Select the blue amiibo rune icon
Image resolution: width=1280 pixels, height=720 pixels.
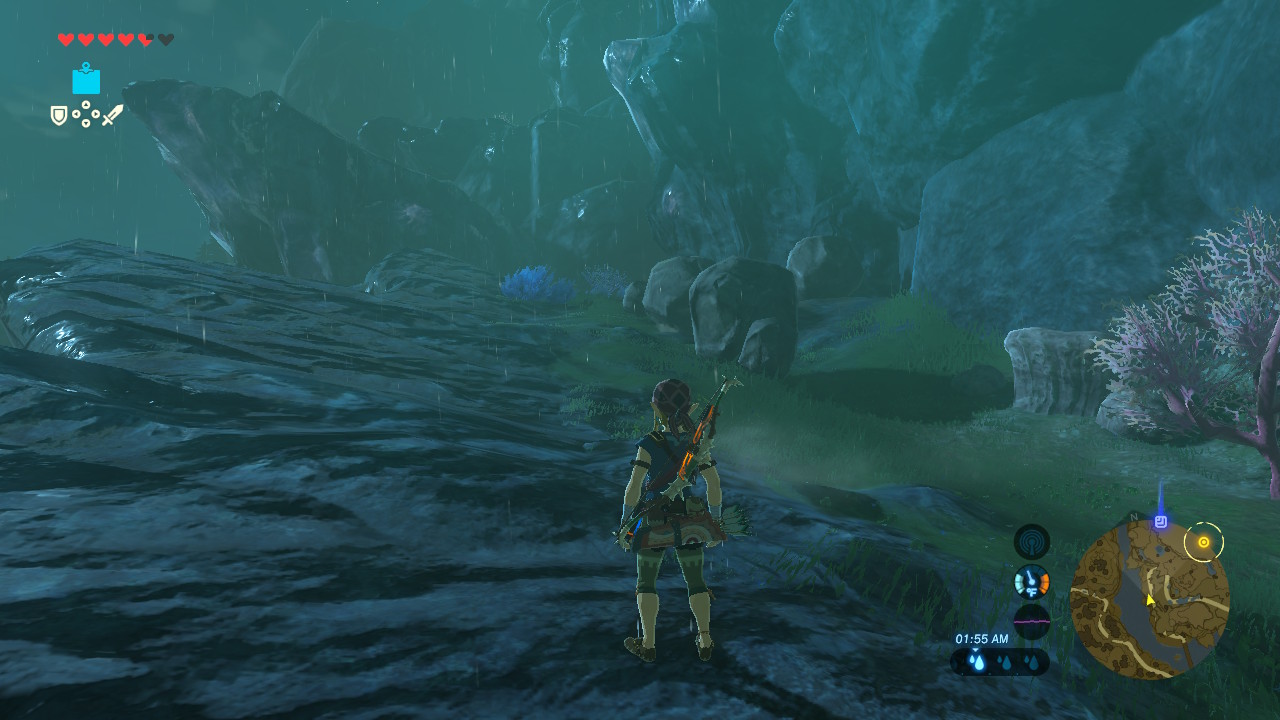tap(86, 79)
